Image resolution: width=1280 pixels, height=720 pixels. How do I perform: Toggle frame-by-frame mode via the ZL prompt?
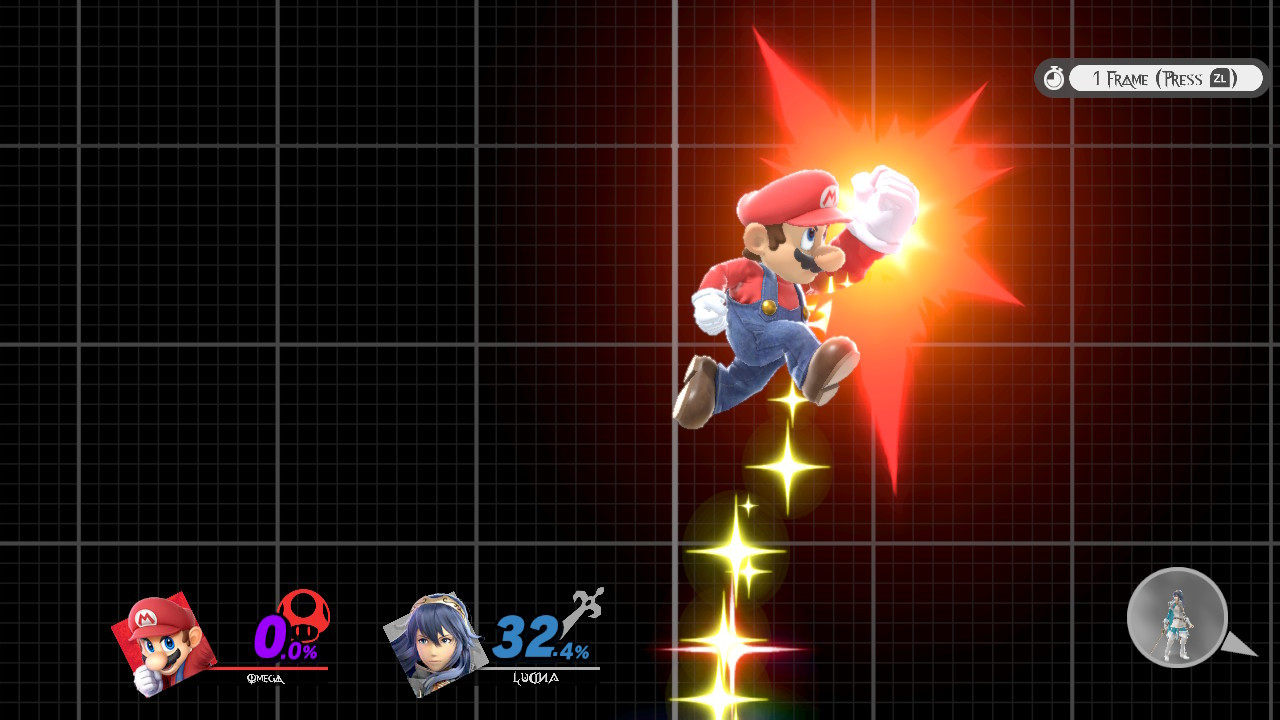[x=1220, y=77]
